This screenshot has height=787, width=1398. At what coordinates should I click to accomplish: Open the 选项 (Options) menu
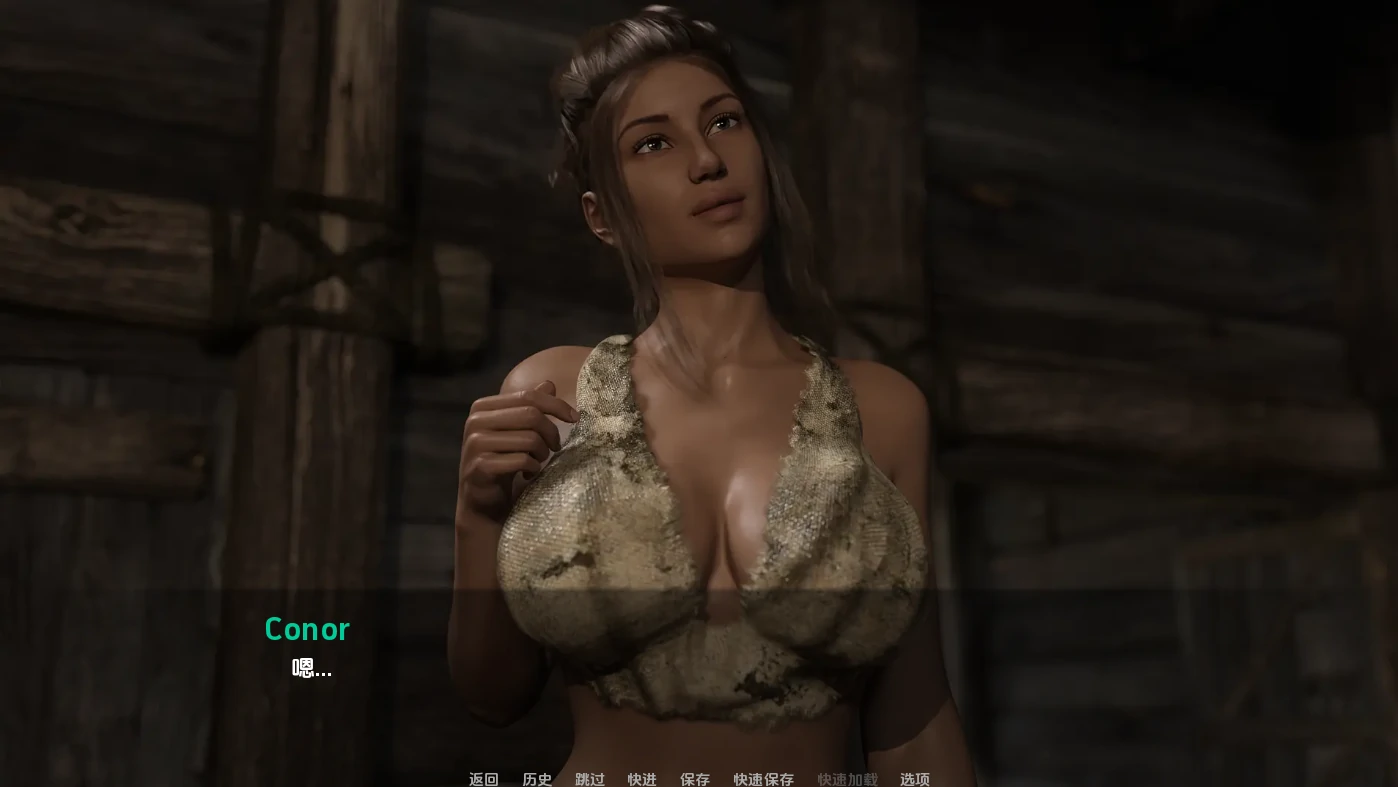pyautogui.click(x=915, y=779)
